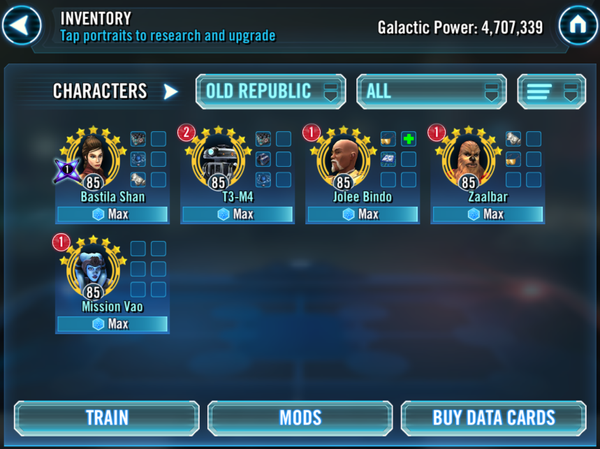The image size is (600, 449).
Task: Return to the home screen
Action: [578, 22]
